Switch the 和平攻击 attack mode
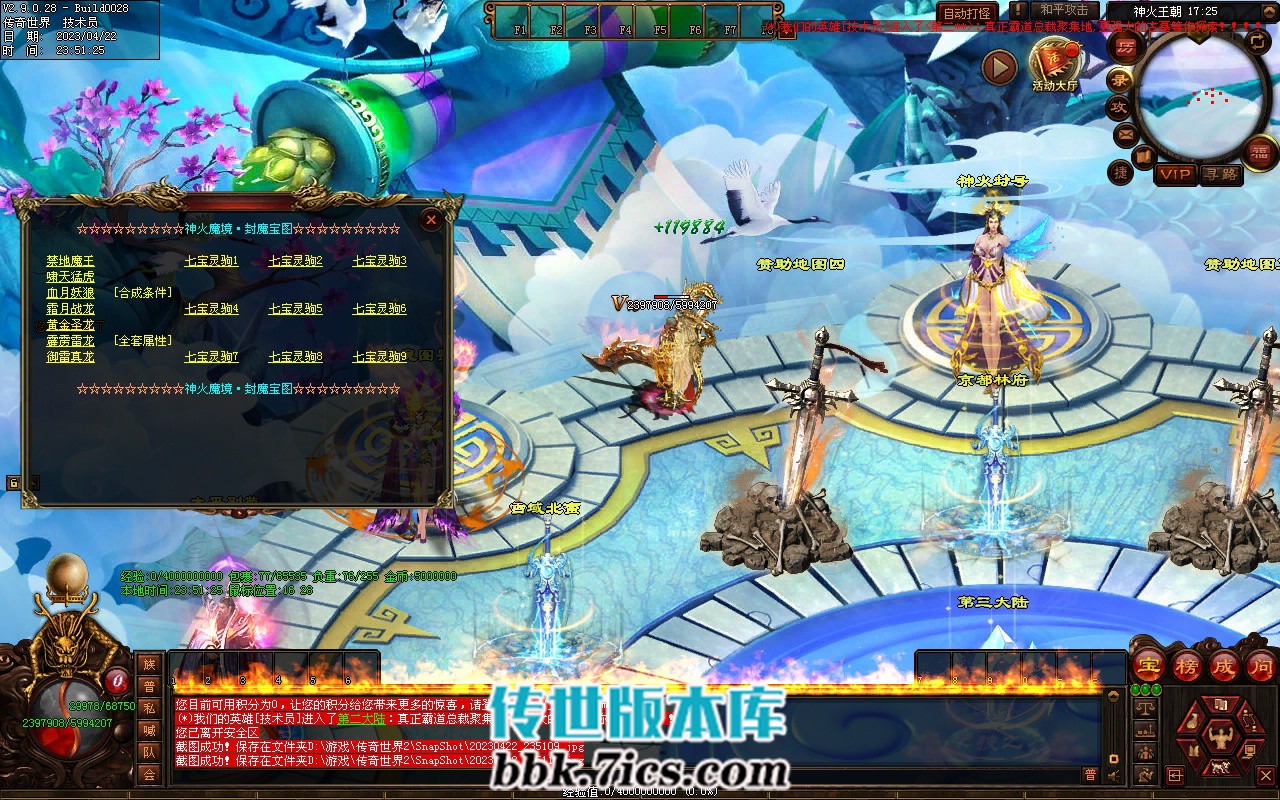This screenshot has height=800, width=1280. [1063, 11]
